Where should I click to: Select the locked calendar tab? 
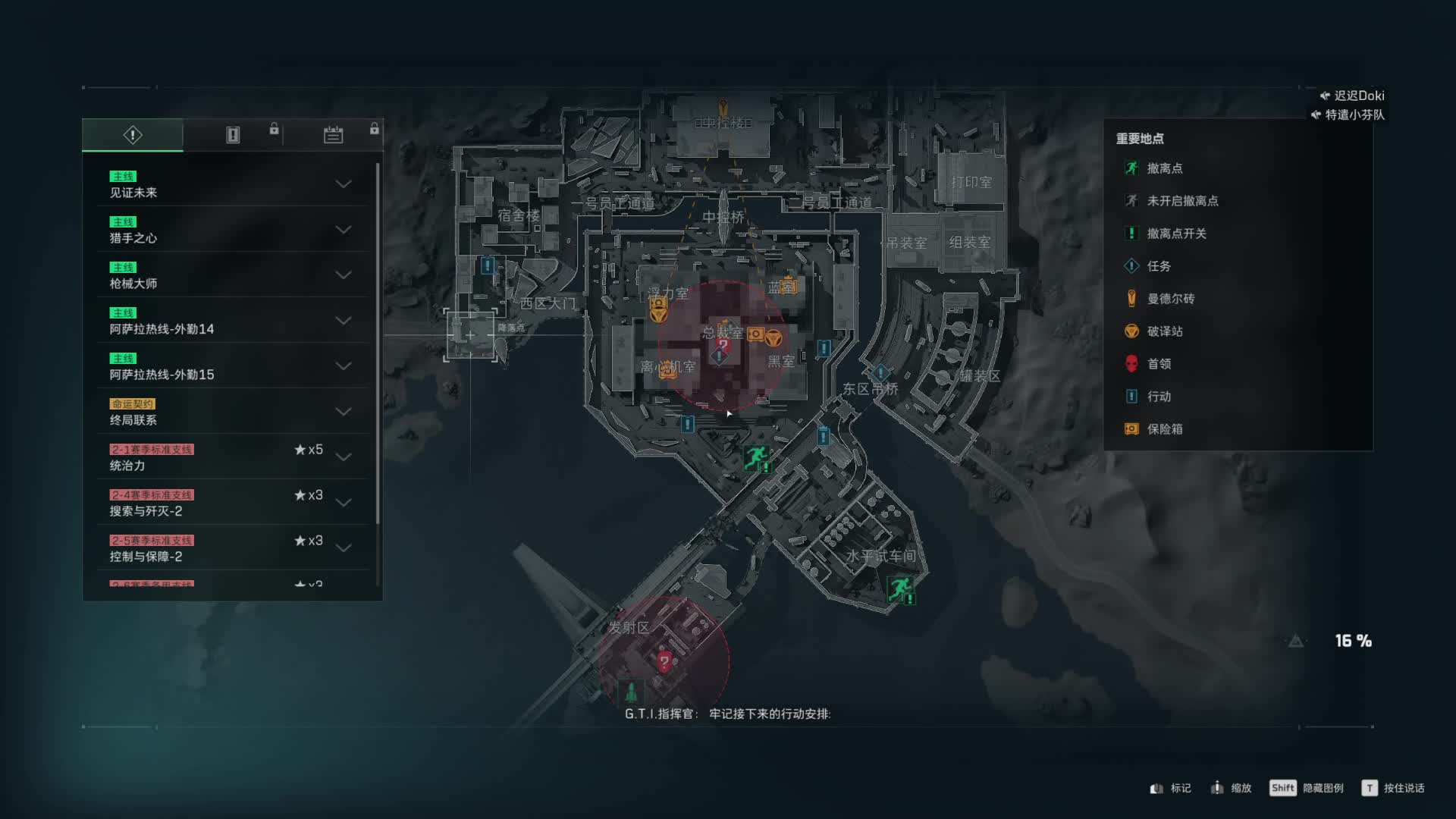333,135
